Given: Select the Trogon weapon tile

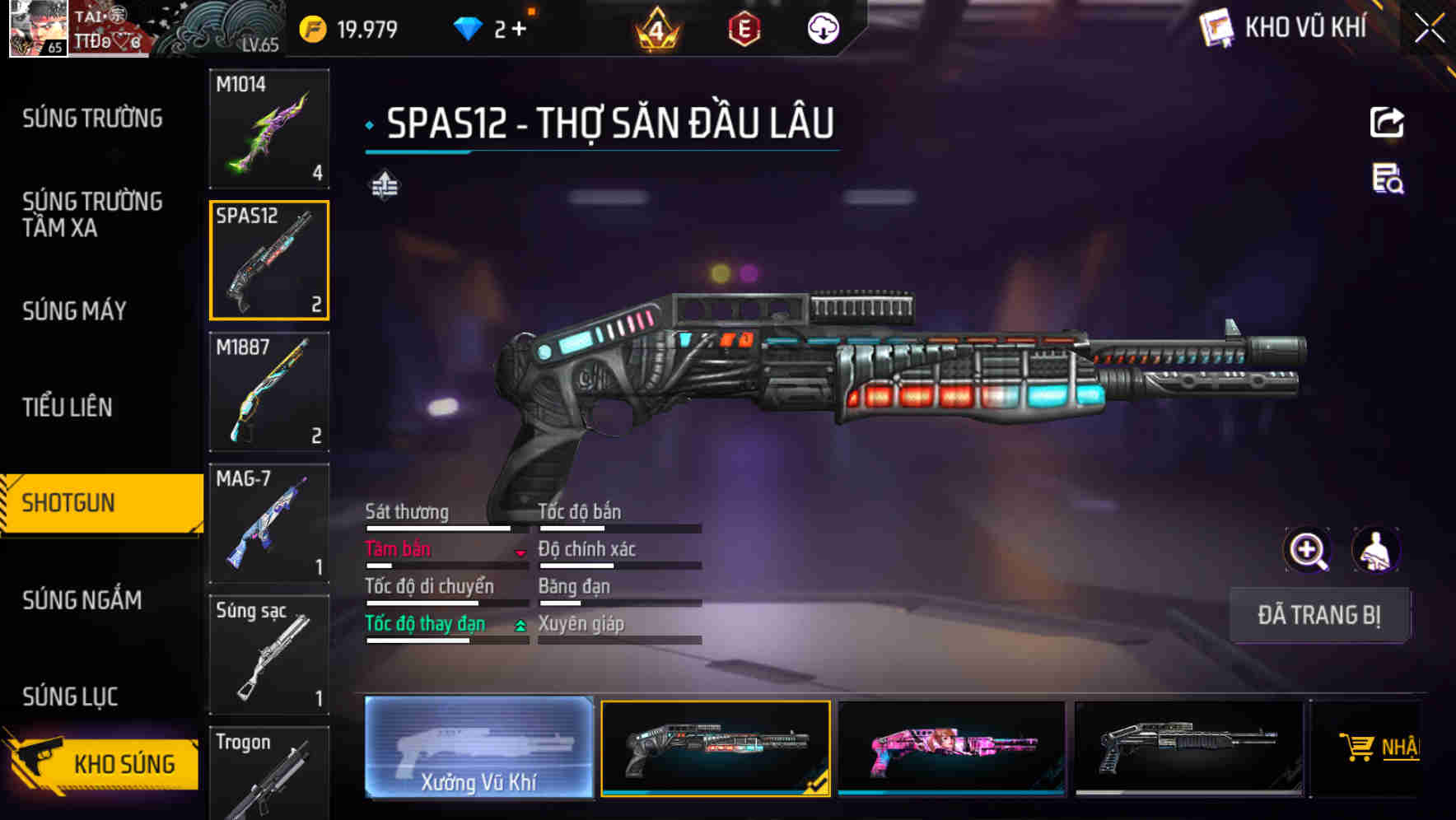Looking at the screenshot, I should click(269, 774).
